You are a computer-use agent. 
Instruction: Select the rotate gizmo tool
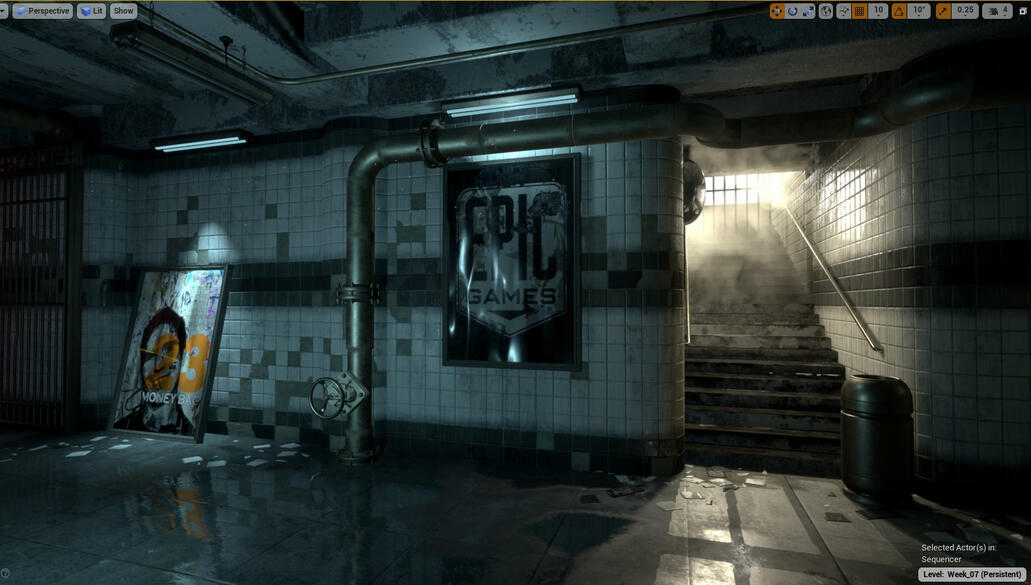(x=792, y=11)
